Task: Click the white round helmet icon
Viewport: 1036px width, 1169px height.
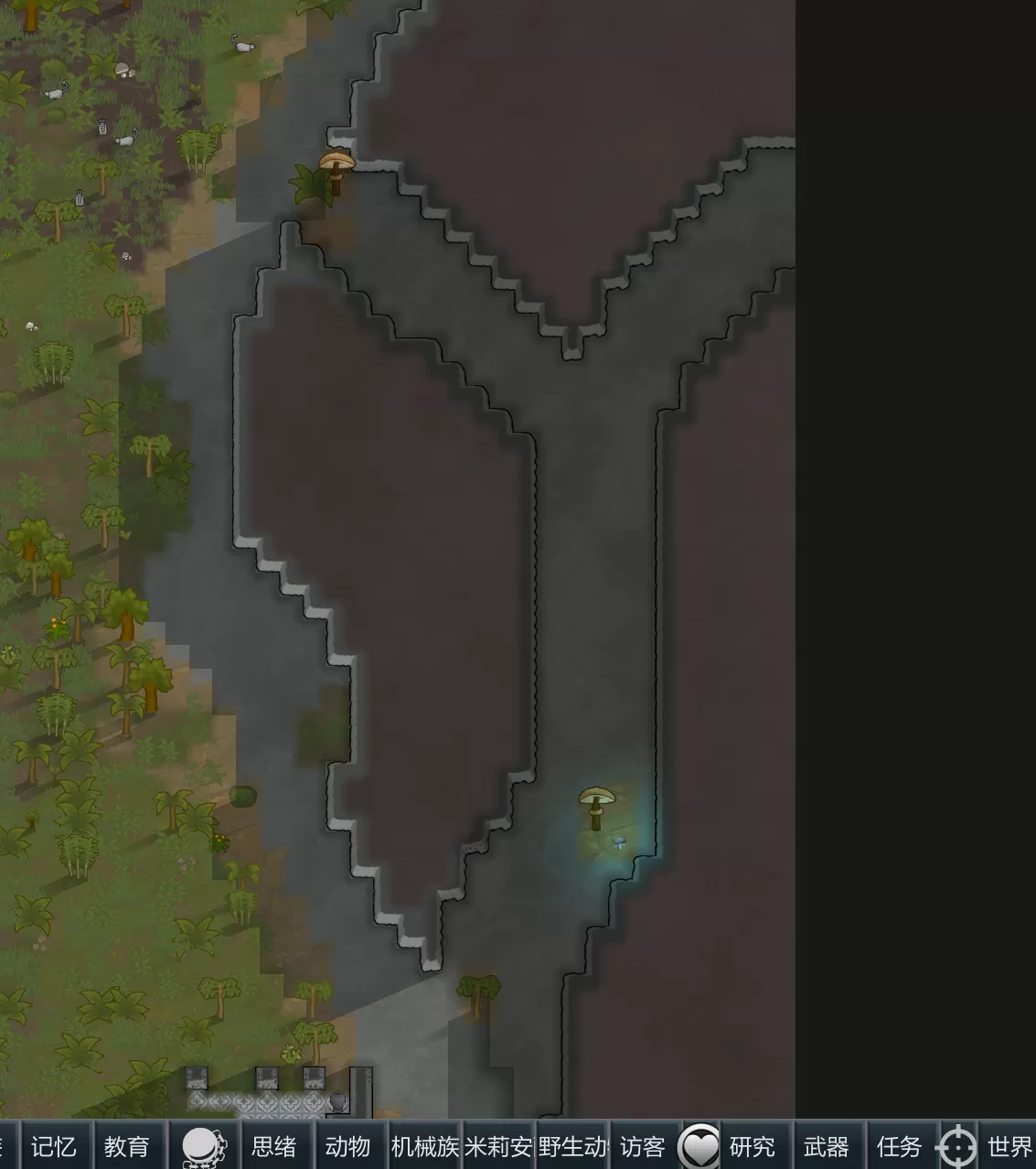Action: (201, 1146)
